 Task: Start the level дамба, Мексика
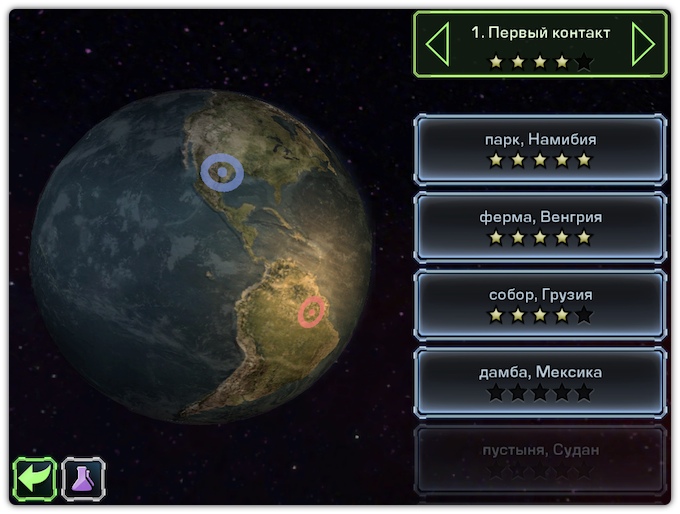click(x=540, y=382)
